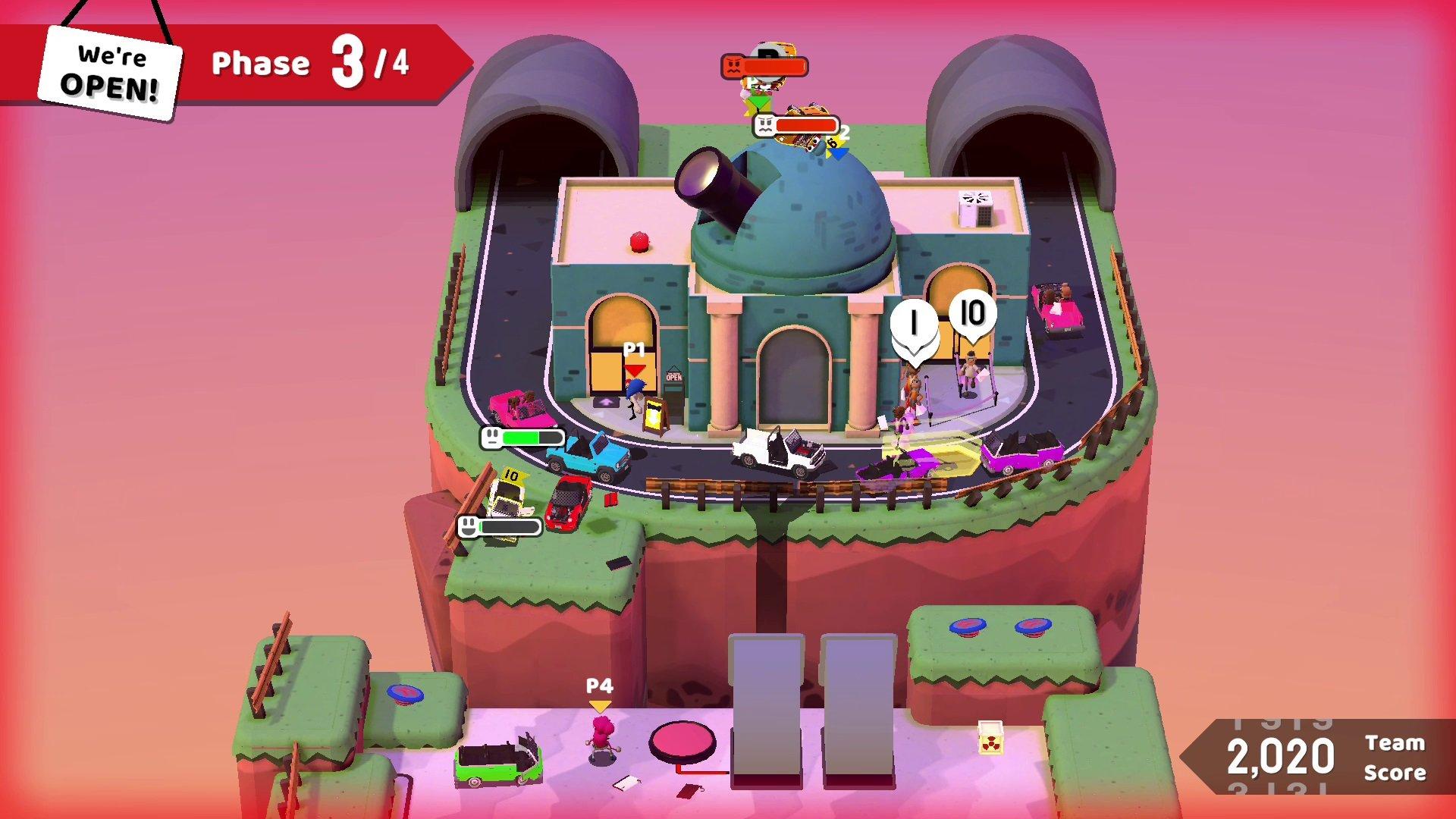Click the small OPEN sign at the shop door

click(673, 375)
